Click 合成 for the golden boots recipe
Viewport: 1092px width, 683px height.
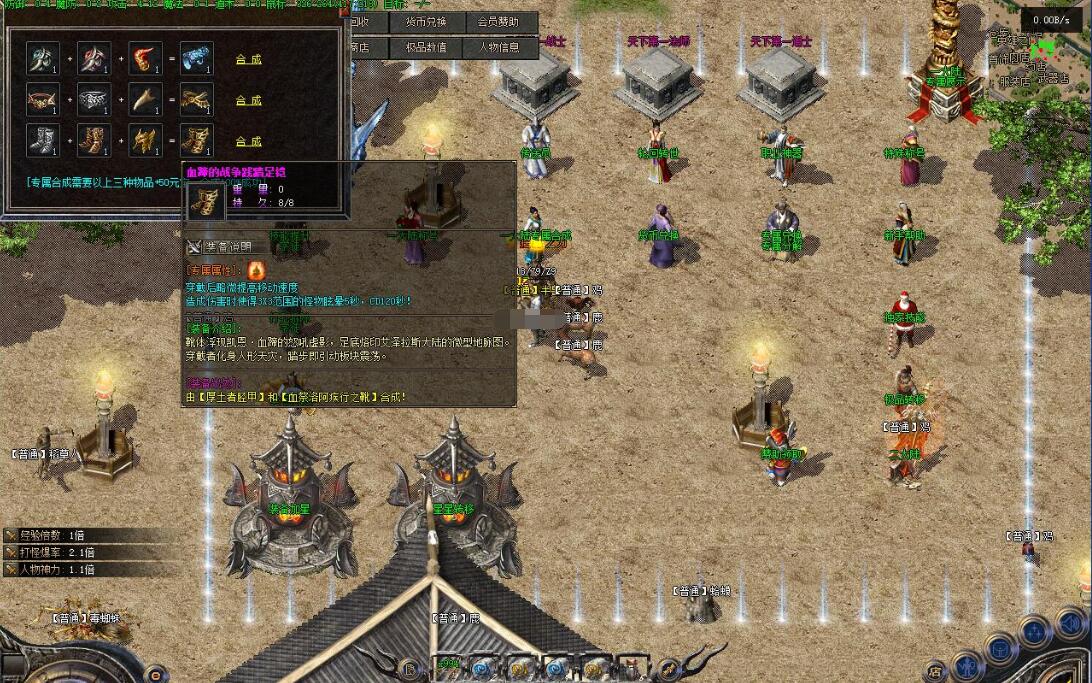[248, 142]
